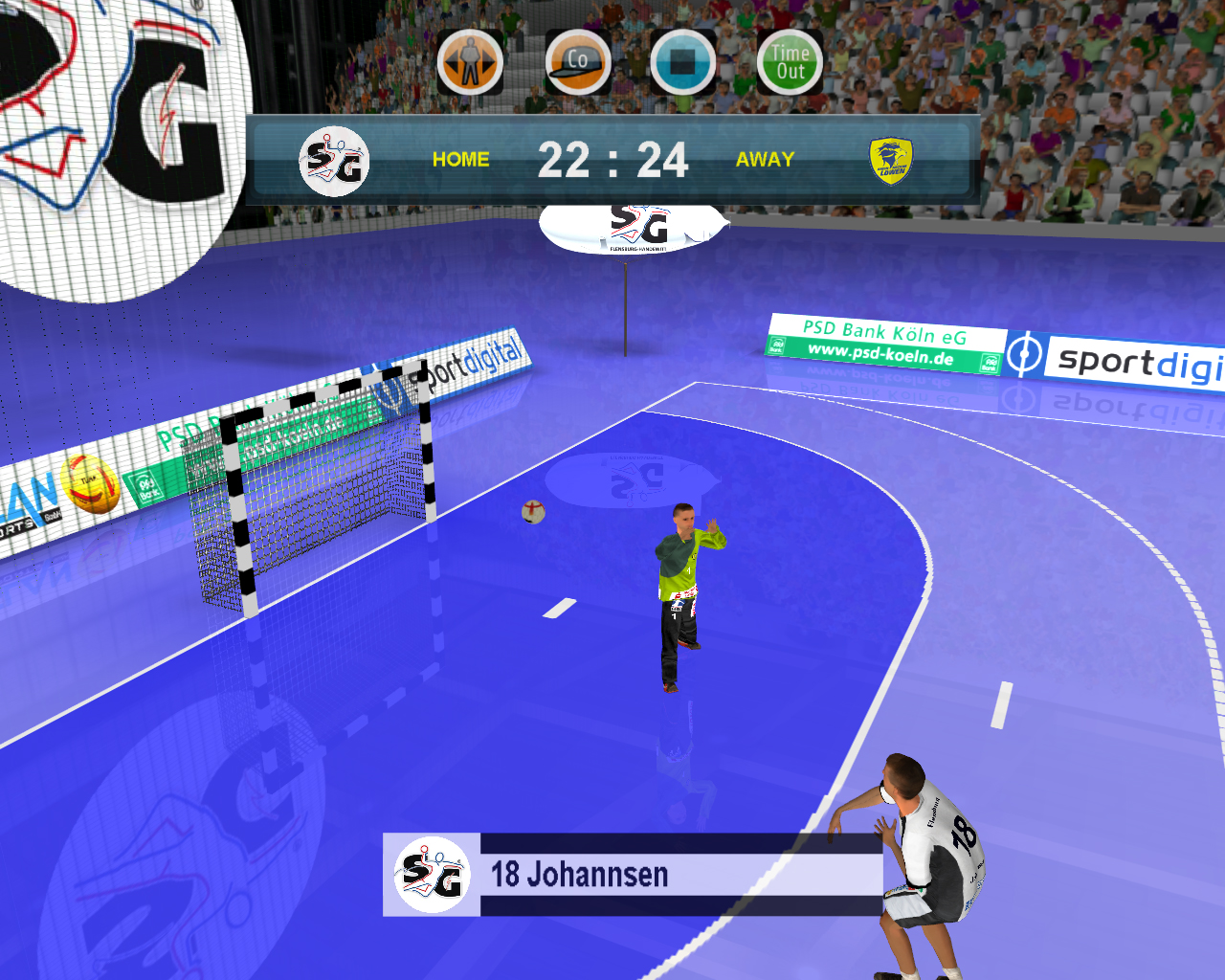Open the player substitution arrows icon
1225x980 pixels.
[x=470, y=63]
